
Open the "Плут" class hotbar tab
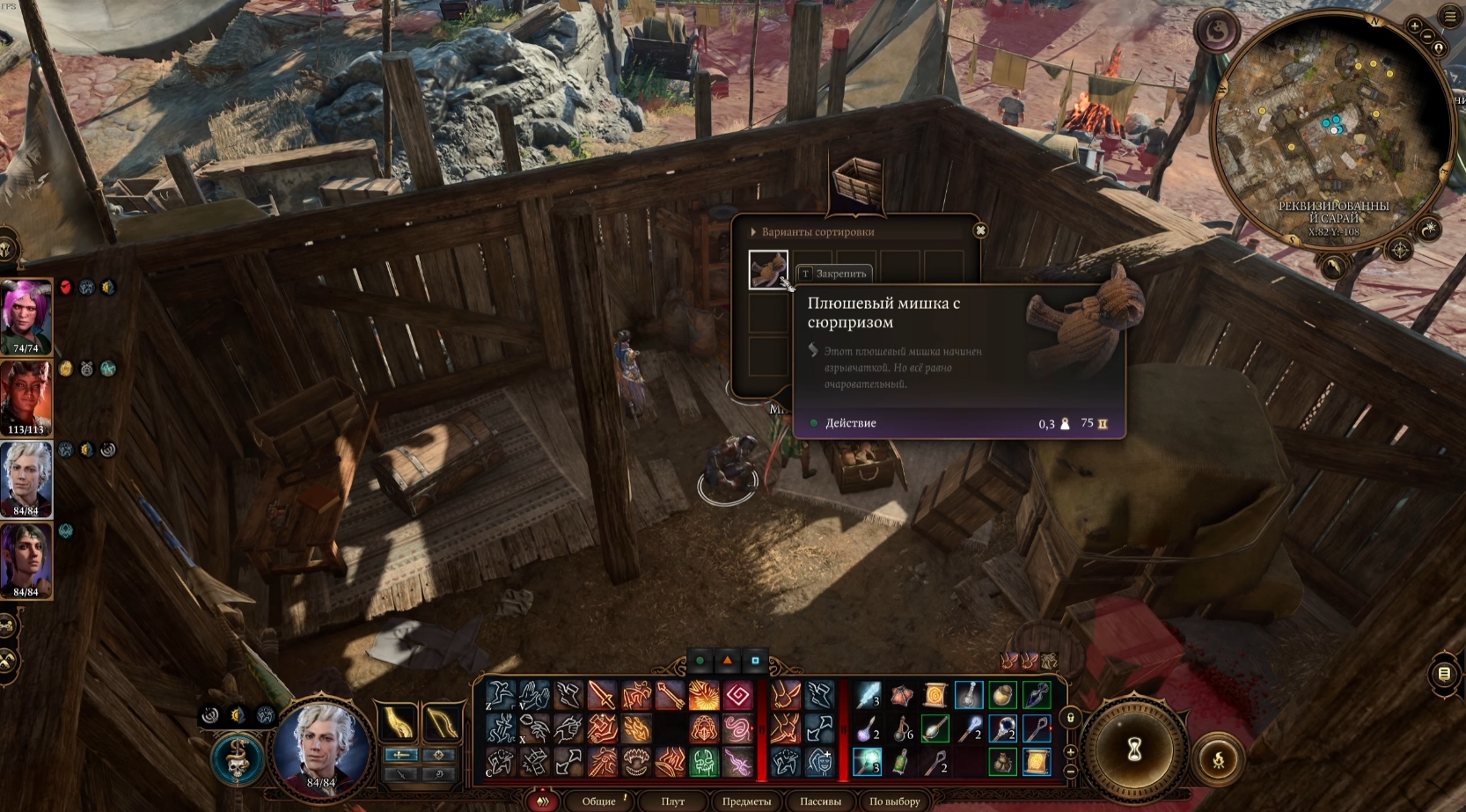[672, 801]
